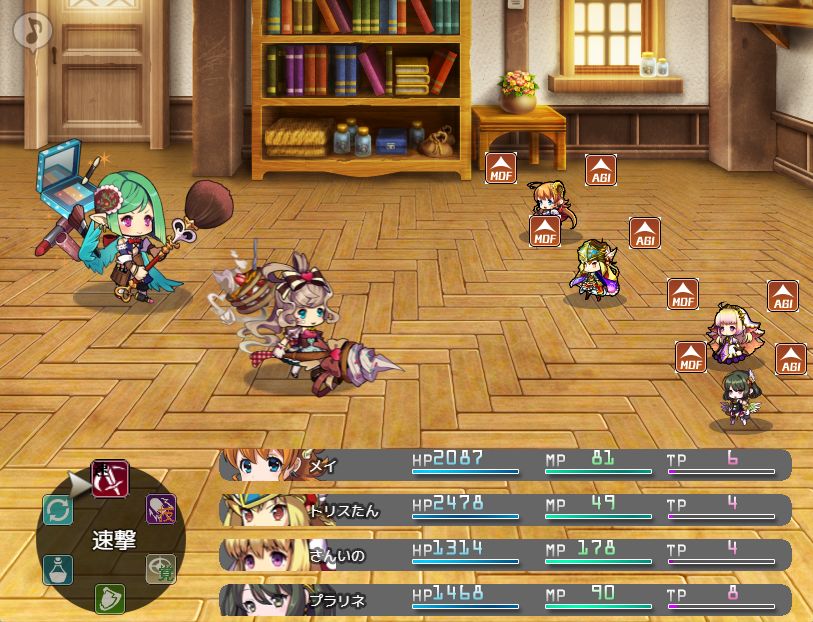Open the purple skill command

pos(161,509)
